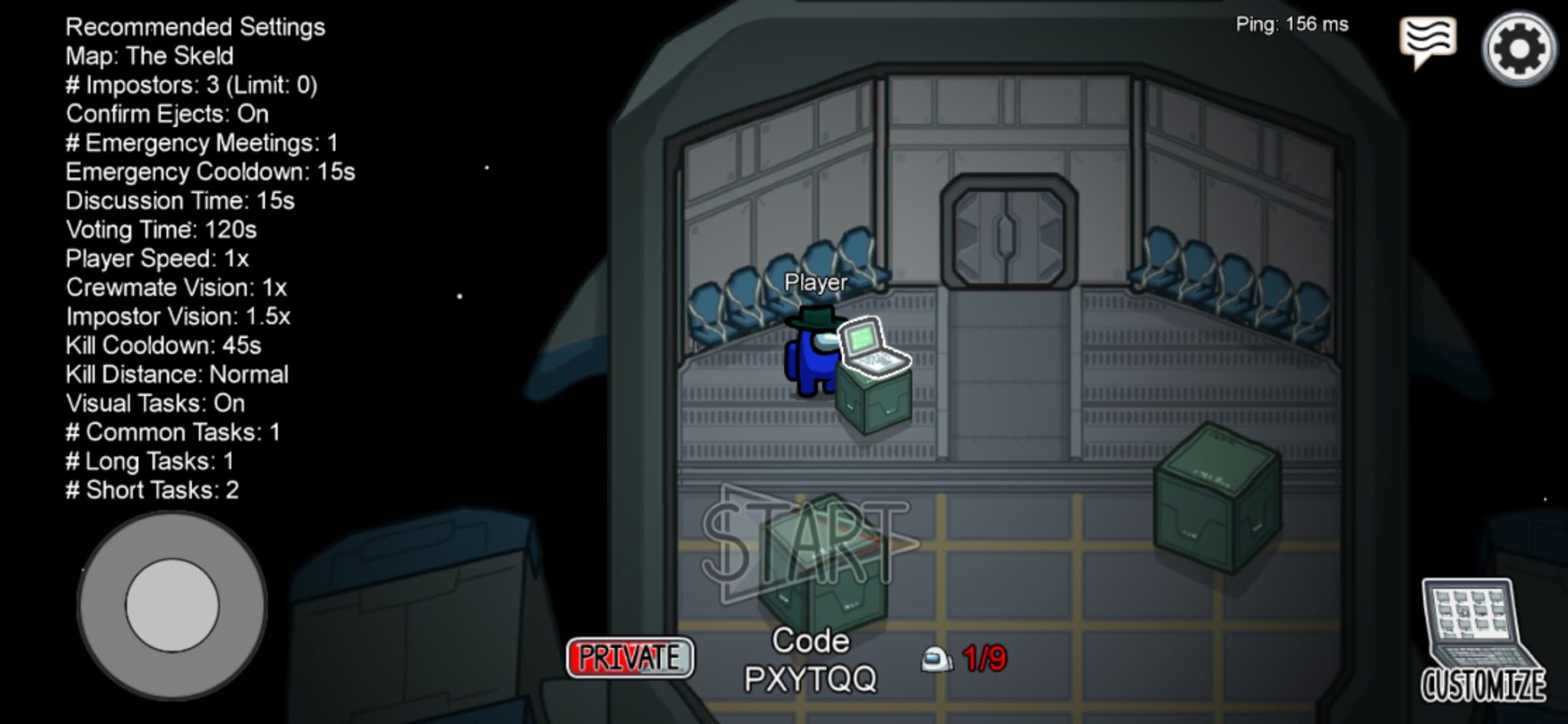Toggle the Private lobby button

click(x=629, y=657)
